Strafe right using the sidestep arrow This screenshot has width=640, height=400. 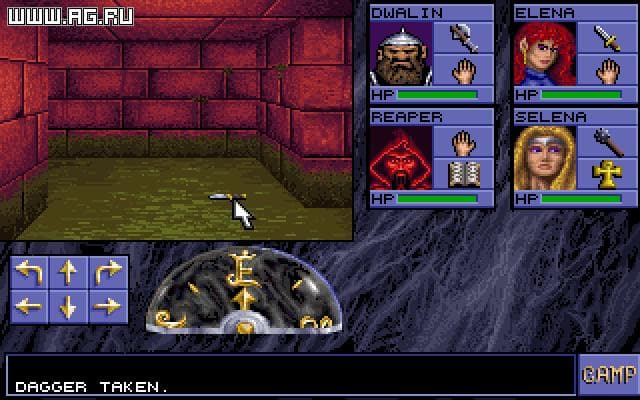(106, 307)
